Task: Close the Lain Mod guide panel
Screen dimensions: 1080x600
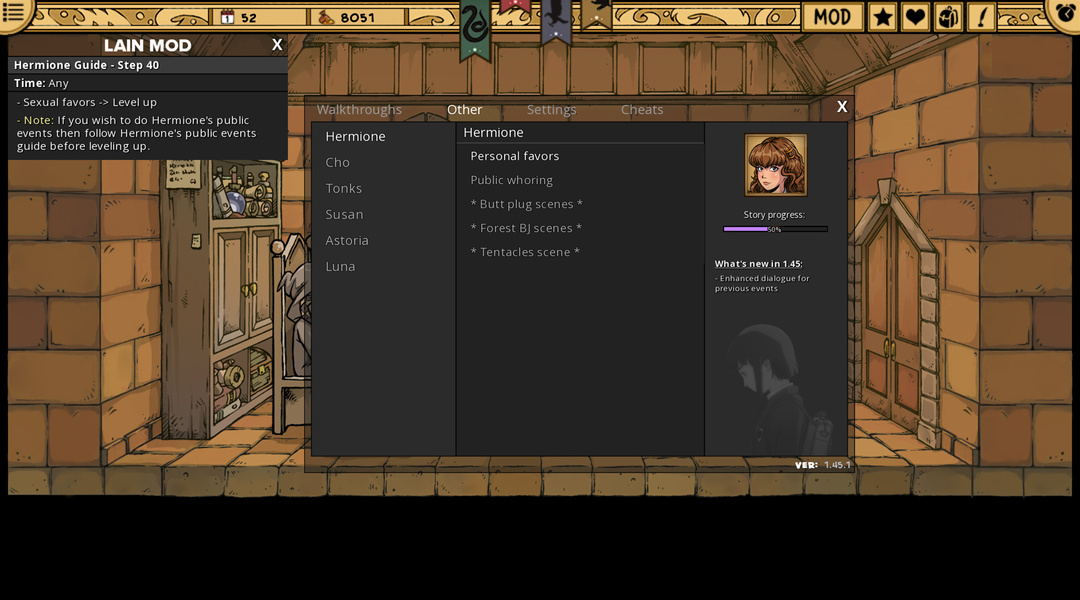Action: click(x=277, y=45)
